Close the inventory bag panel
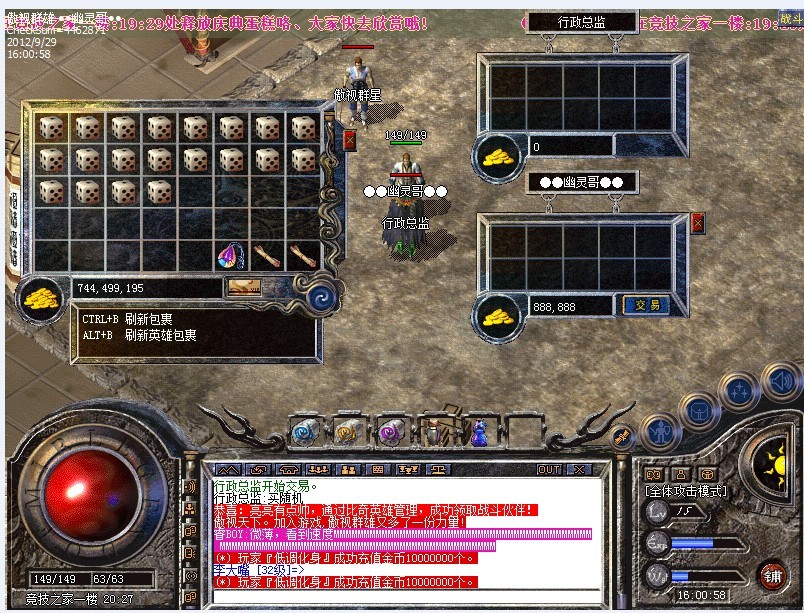The image size is (804, 613). click(349, 140)
